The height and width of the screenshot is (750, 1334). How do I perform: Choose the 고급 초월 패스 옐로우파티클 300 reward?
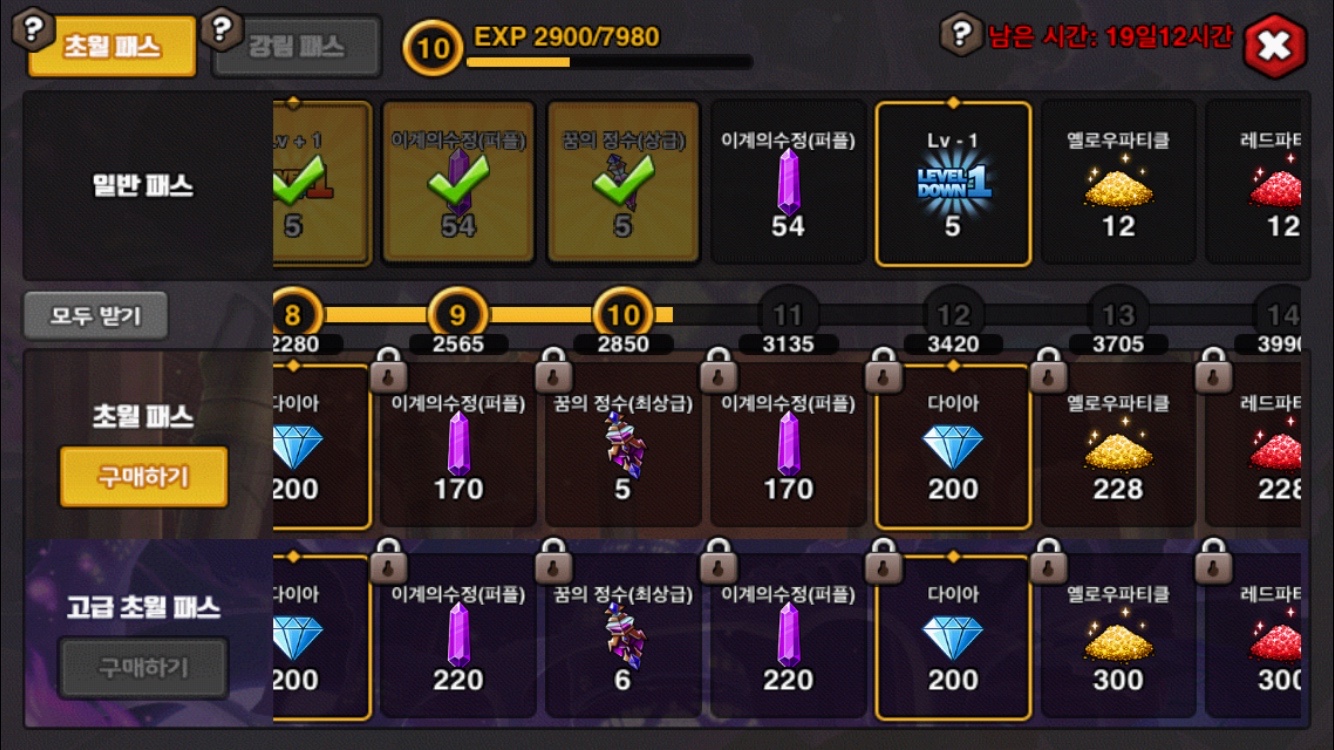pyautogui.click(x=1118, y=637)
